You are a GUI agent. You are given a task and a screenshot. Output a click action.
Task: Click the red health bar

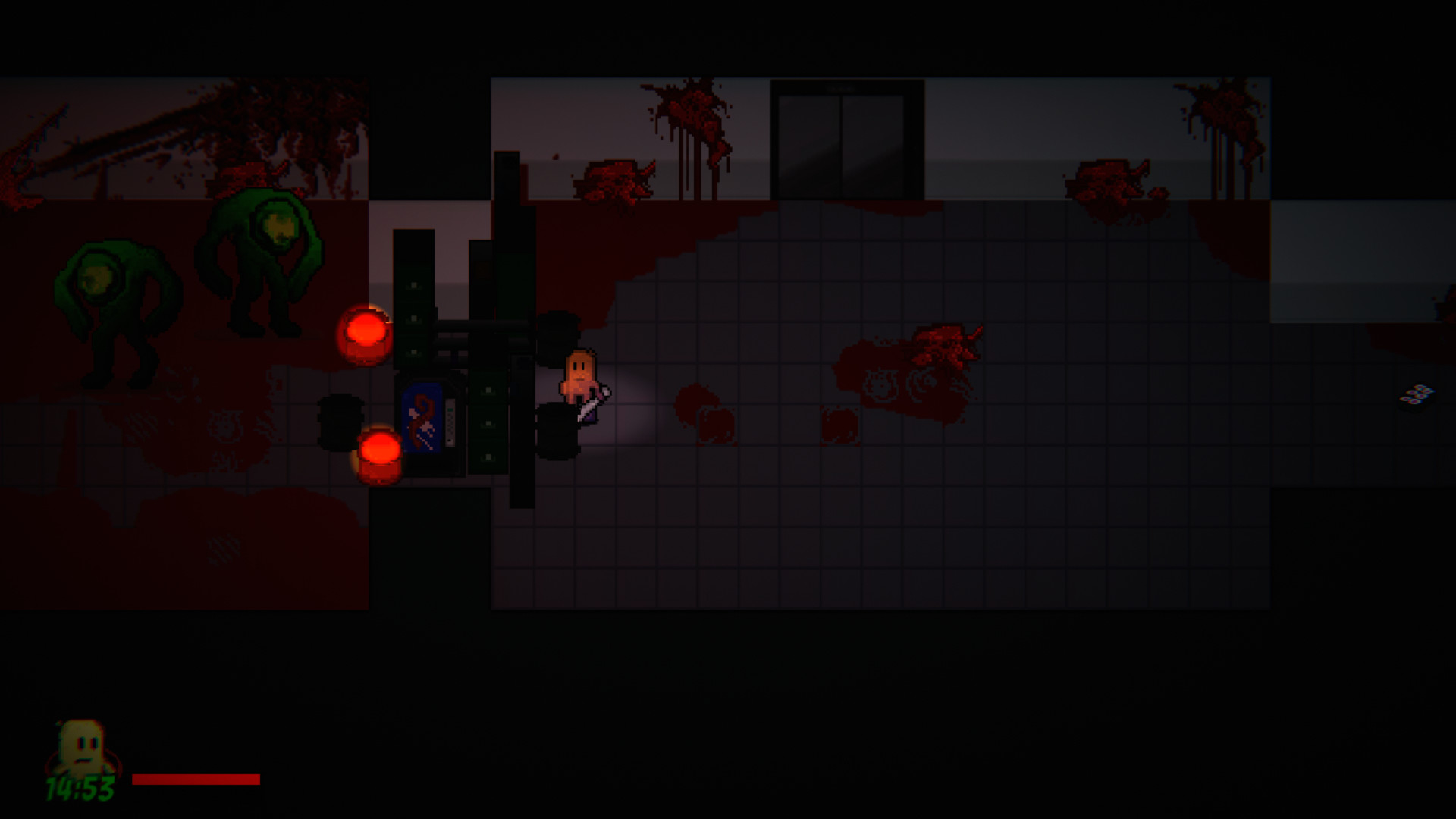tap(196, 778)
